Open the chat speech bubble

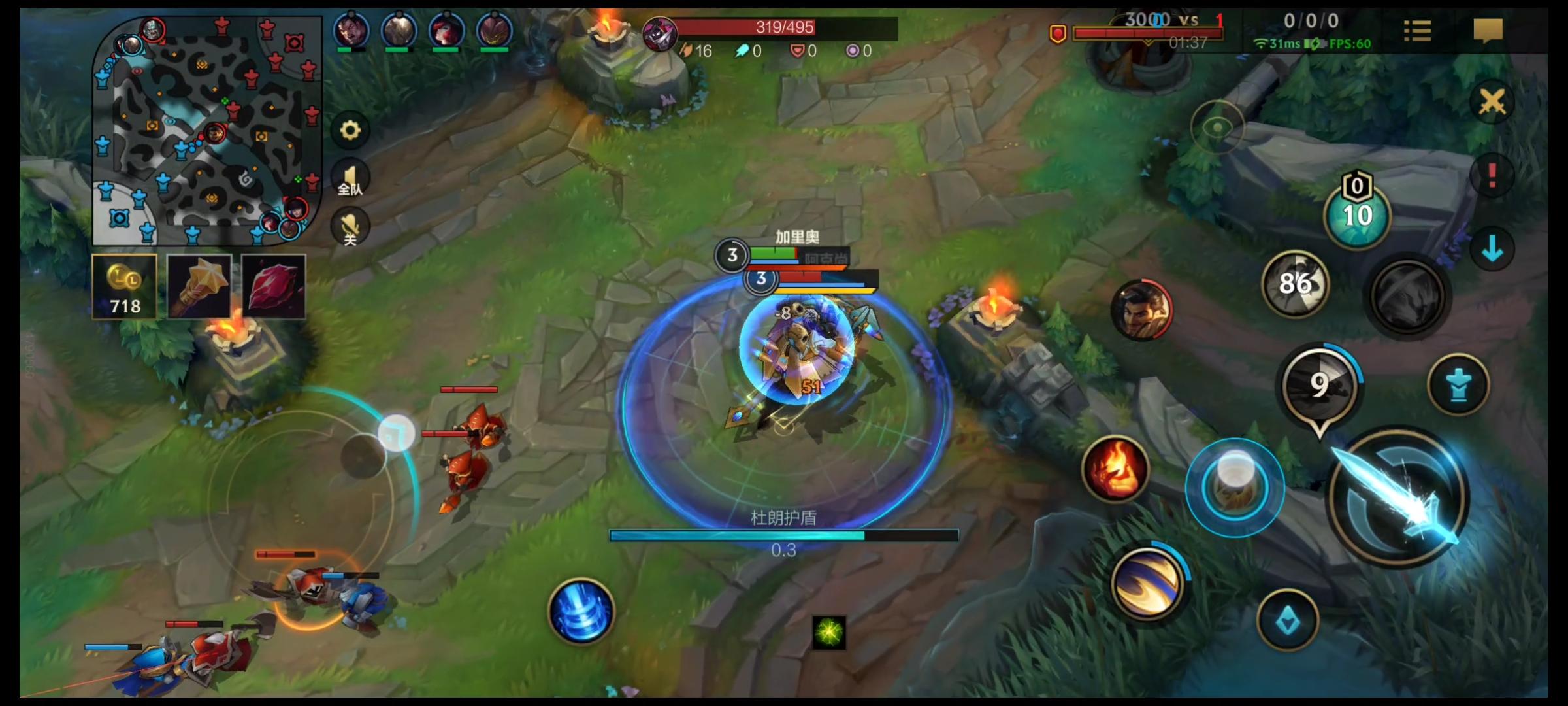pyautogui.click(x=1488, y=31)
